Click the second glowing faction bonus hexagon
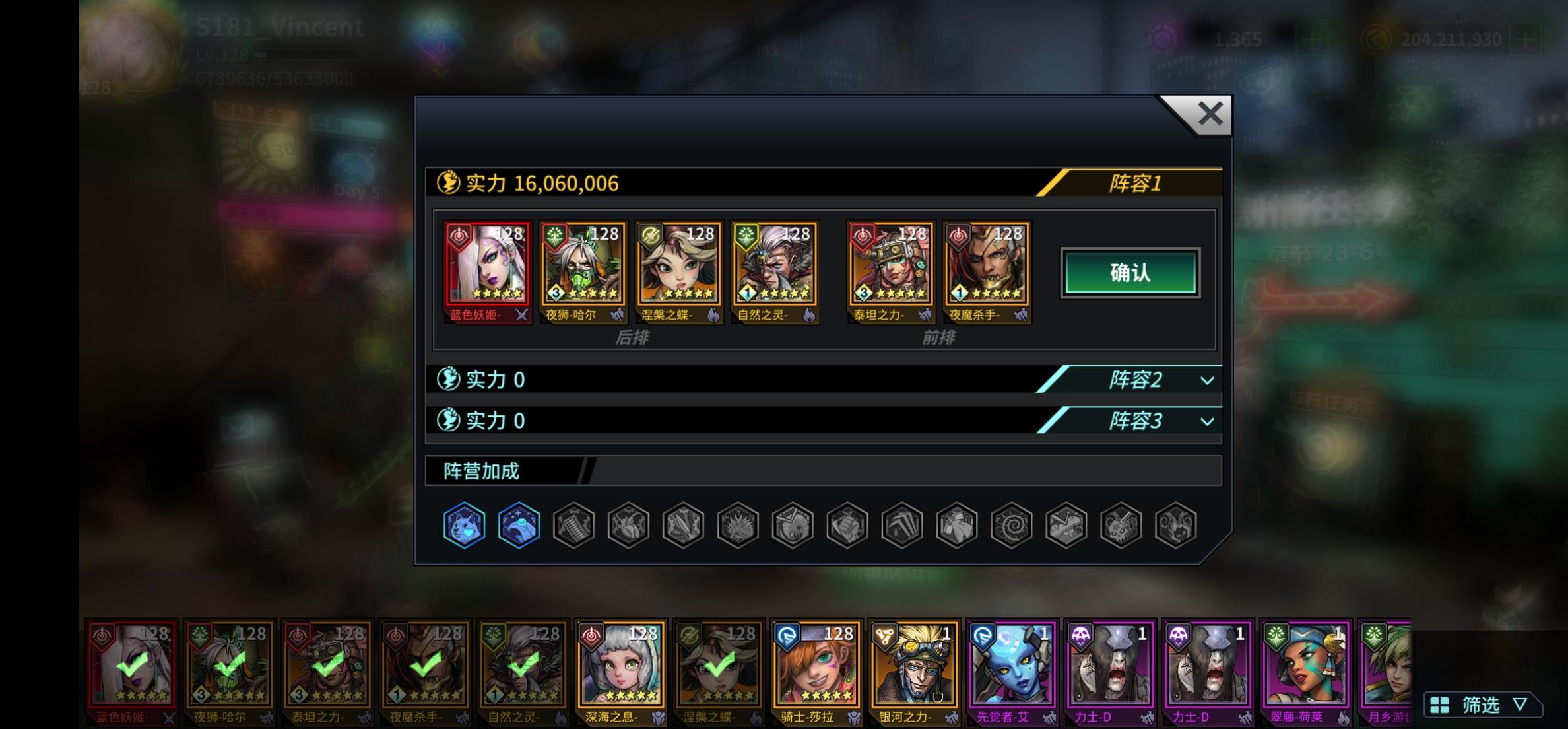The height and width of the screenshot is (729, 1568). click(x=519, y=524)
